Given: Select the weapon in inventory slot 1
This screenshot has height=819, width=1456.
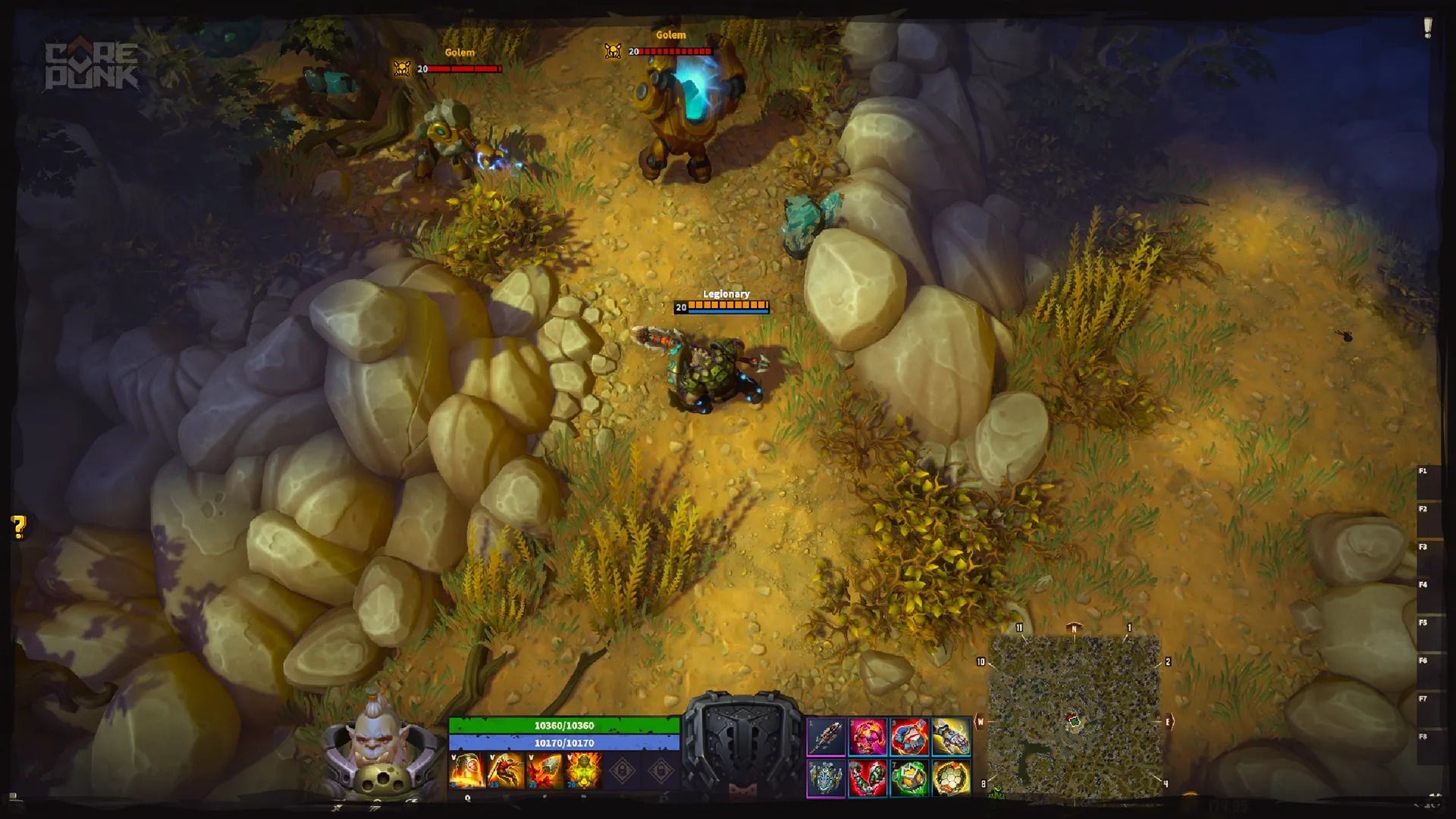Looking at the screenshot, I should (x=827, y=737).
